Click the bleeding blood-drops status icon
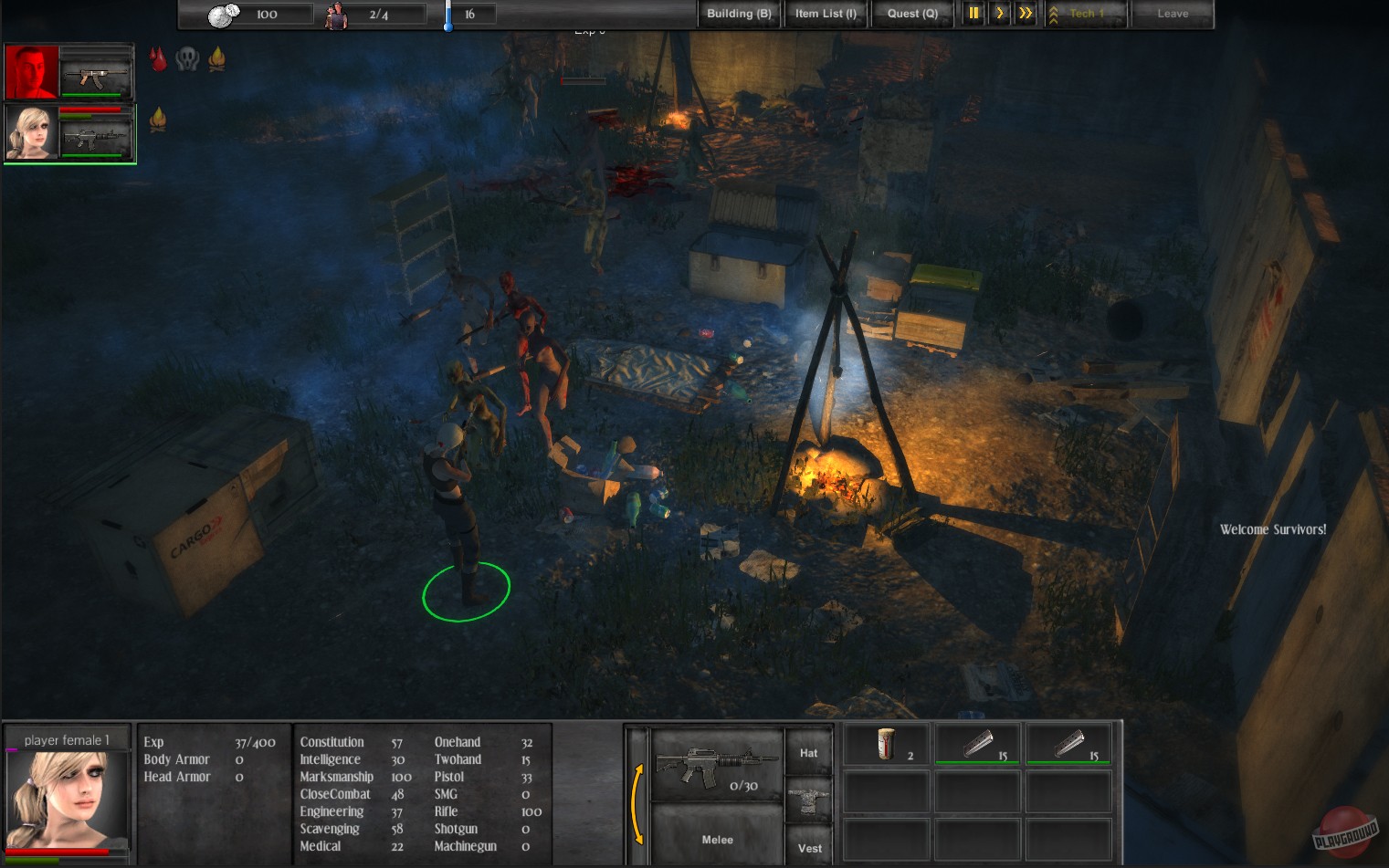Screen dimensions: 1389x868 [x=158, y=59]
